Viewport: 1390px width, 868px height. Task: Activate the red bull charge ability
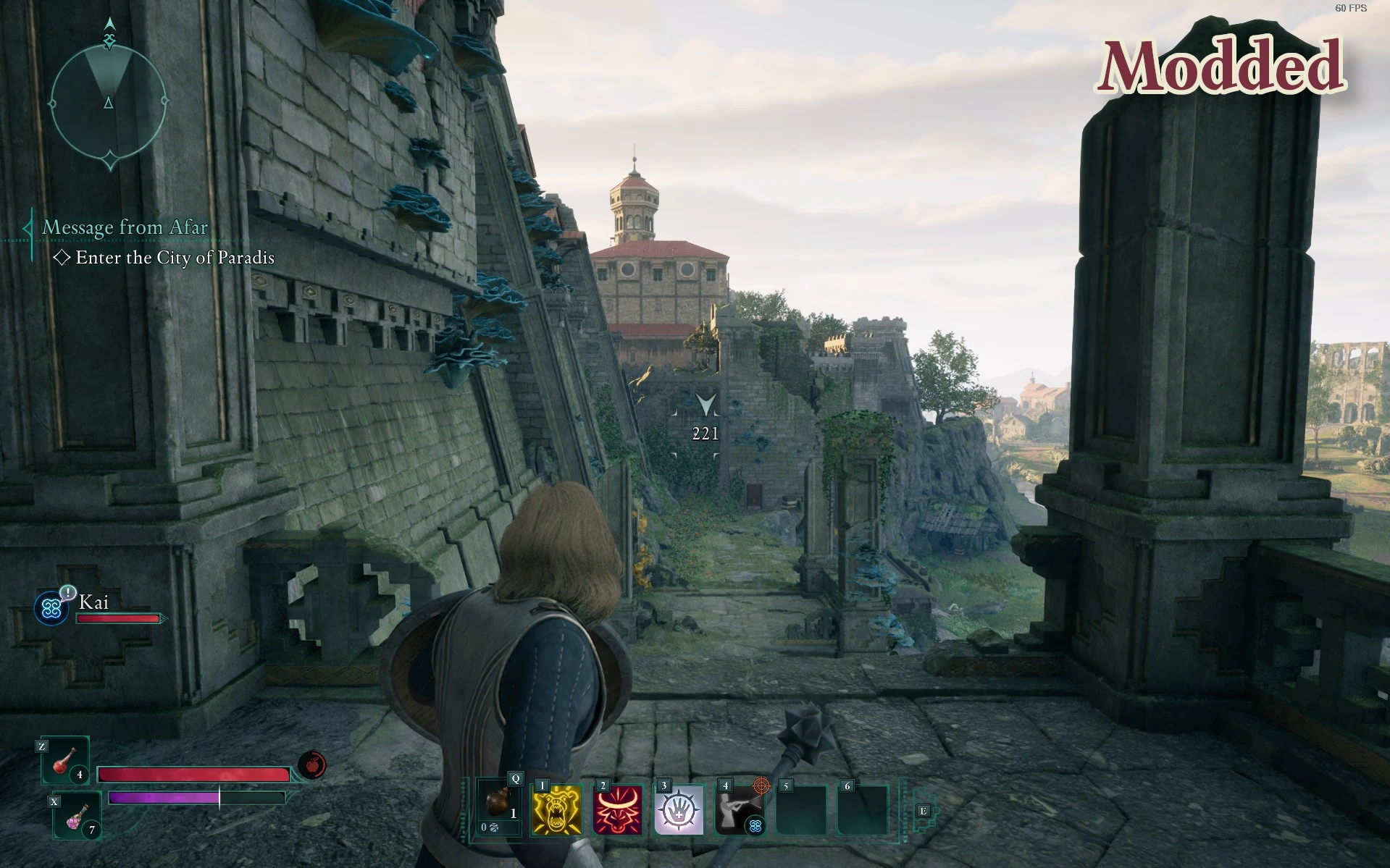(x=618, y=810)
